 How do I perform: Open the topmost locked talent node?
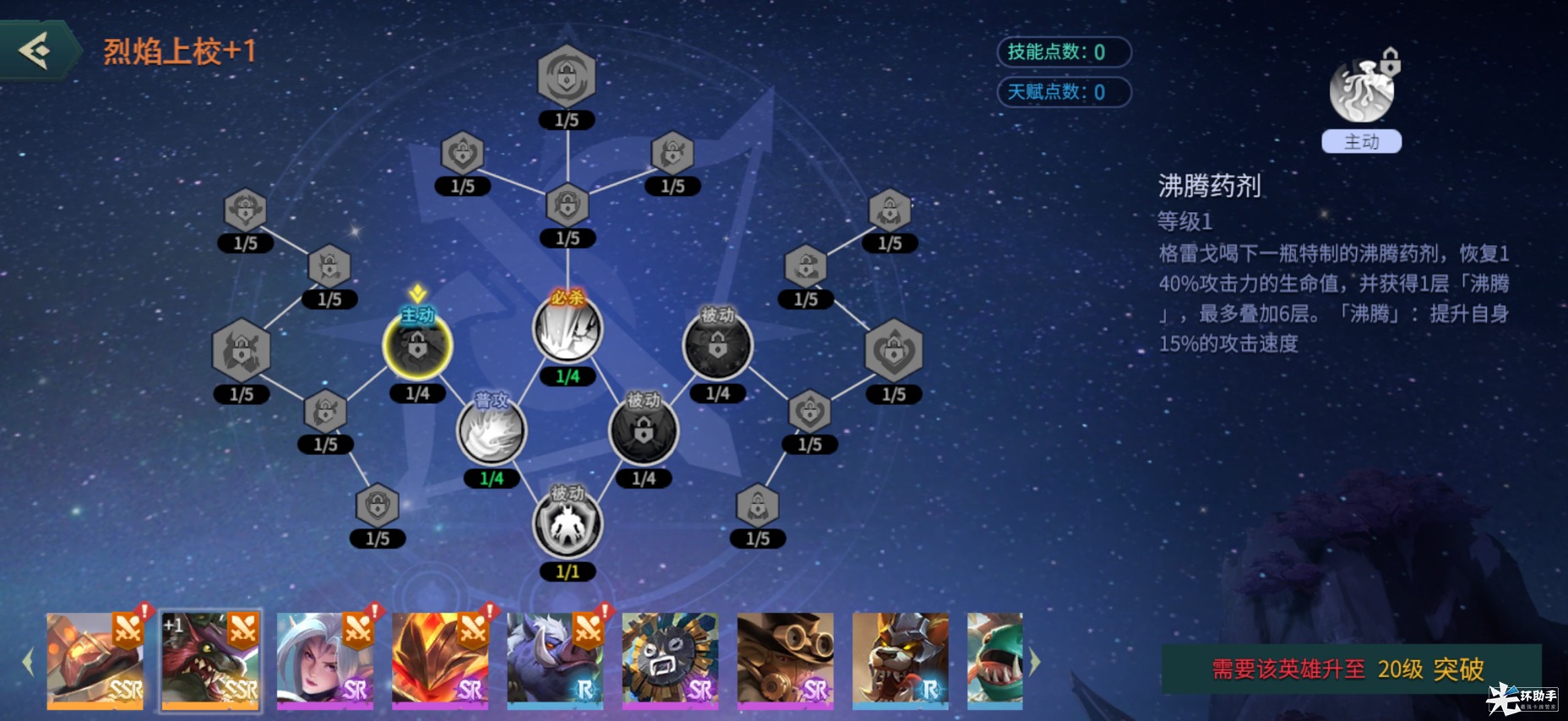click(x=567, y=76)
